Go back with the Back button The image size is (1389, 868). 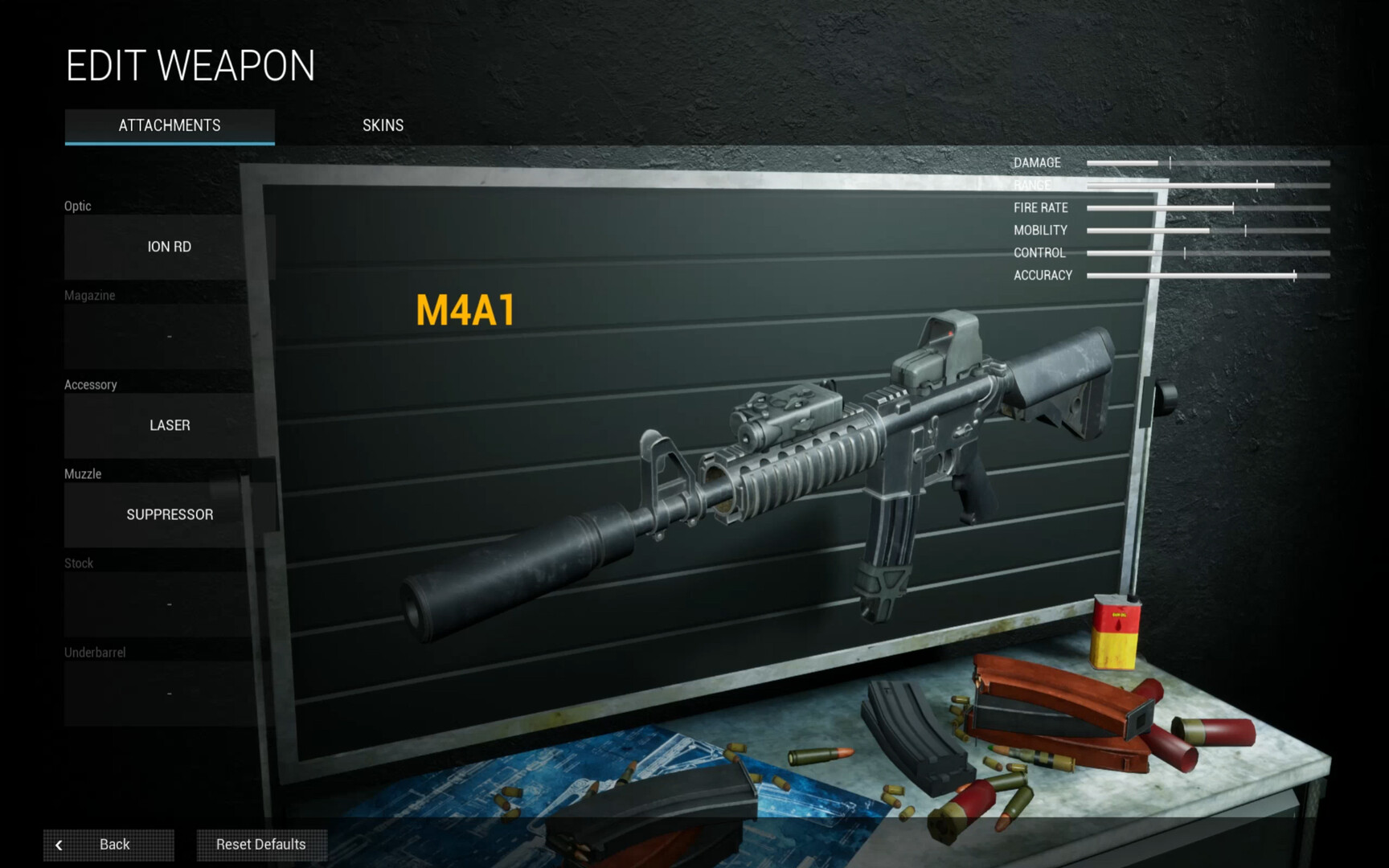109,845
